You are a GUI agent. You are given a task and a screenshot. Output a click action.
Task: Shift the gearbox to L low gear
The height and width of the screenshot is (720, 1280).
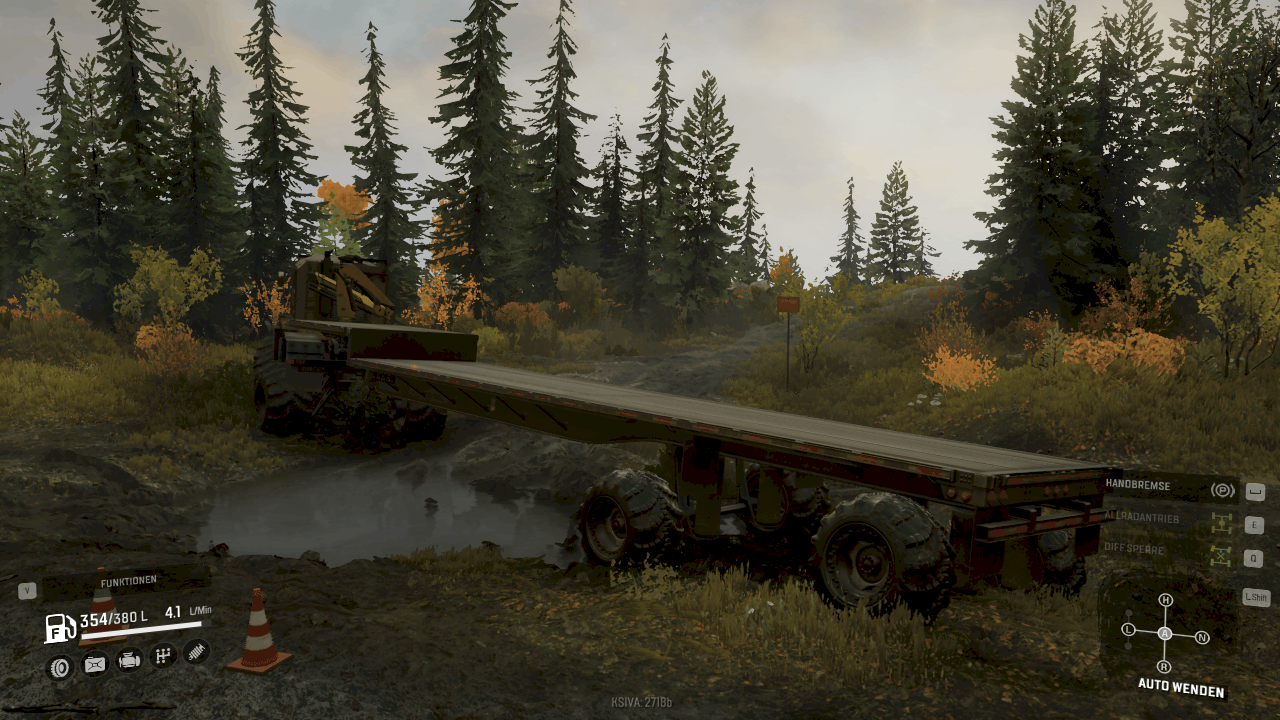[x=1129, y=630]
